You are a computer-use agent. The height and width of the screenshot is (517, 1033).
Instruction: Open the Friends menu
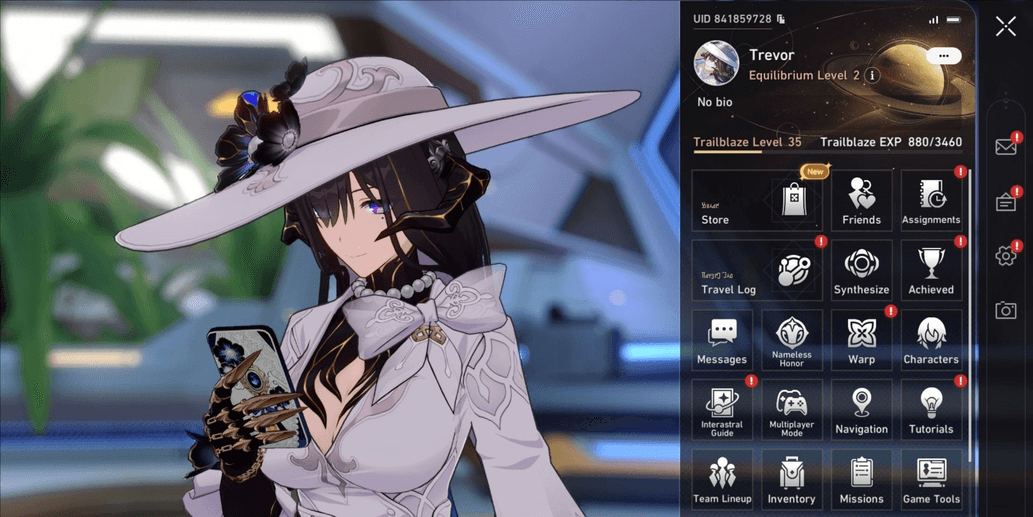(x=861, y=201)
